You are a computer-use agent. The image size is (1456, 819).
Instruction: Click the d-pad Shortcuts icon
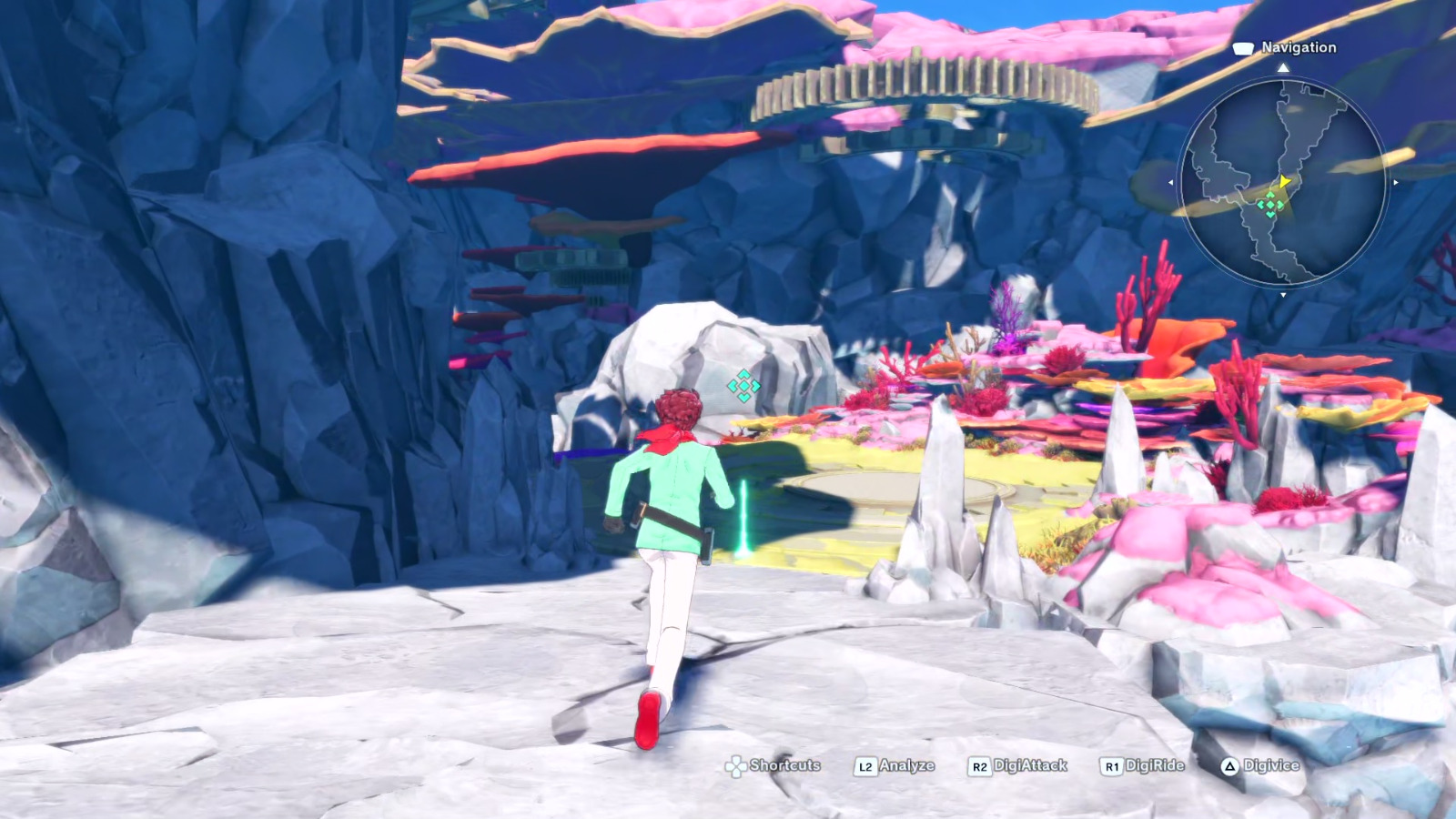click(734, 767)
